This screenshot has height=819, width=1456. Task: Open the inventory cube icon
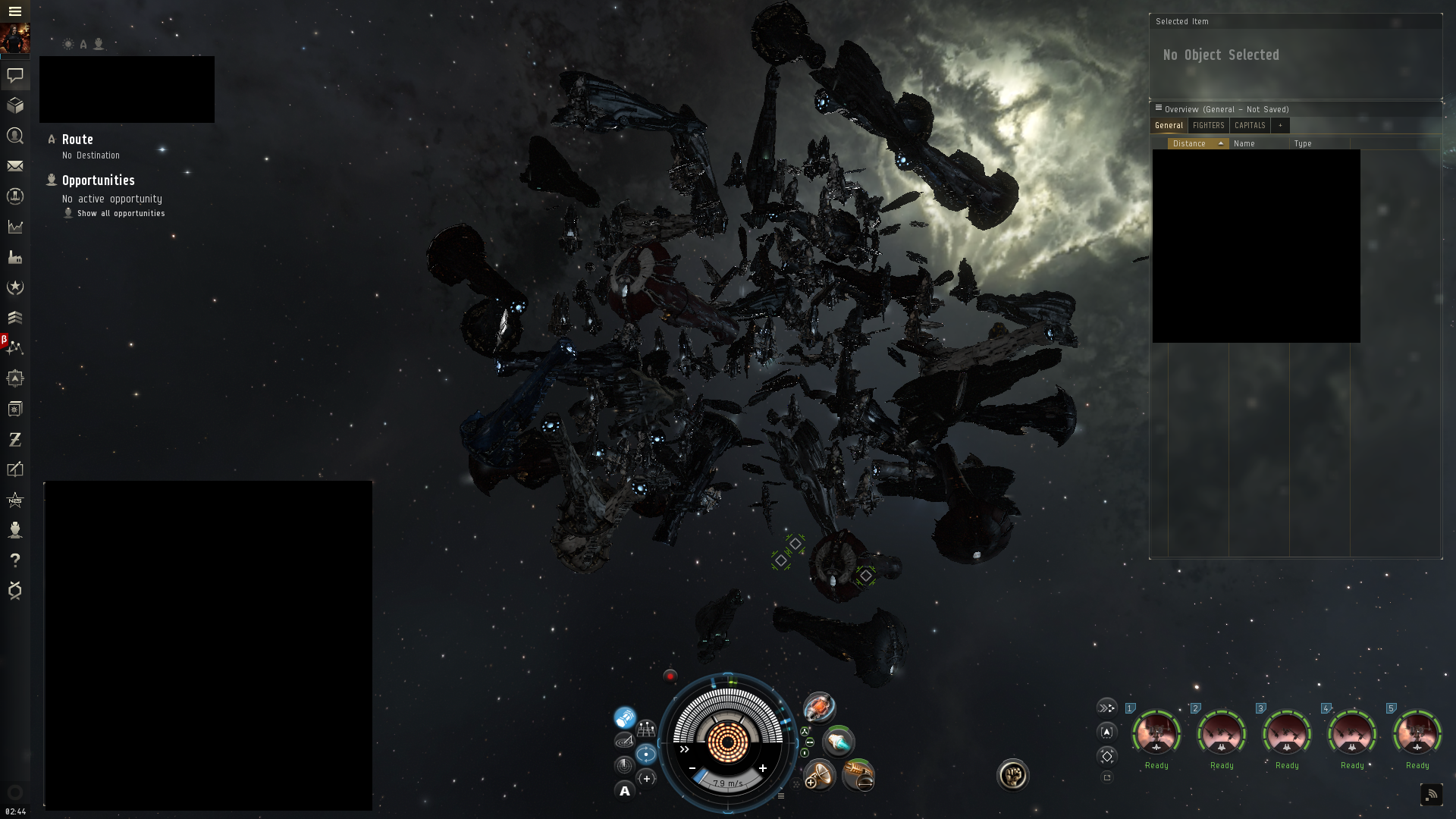tap(15, 105)
